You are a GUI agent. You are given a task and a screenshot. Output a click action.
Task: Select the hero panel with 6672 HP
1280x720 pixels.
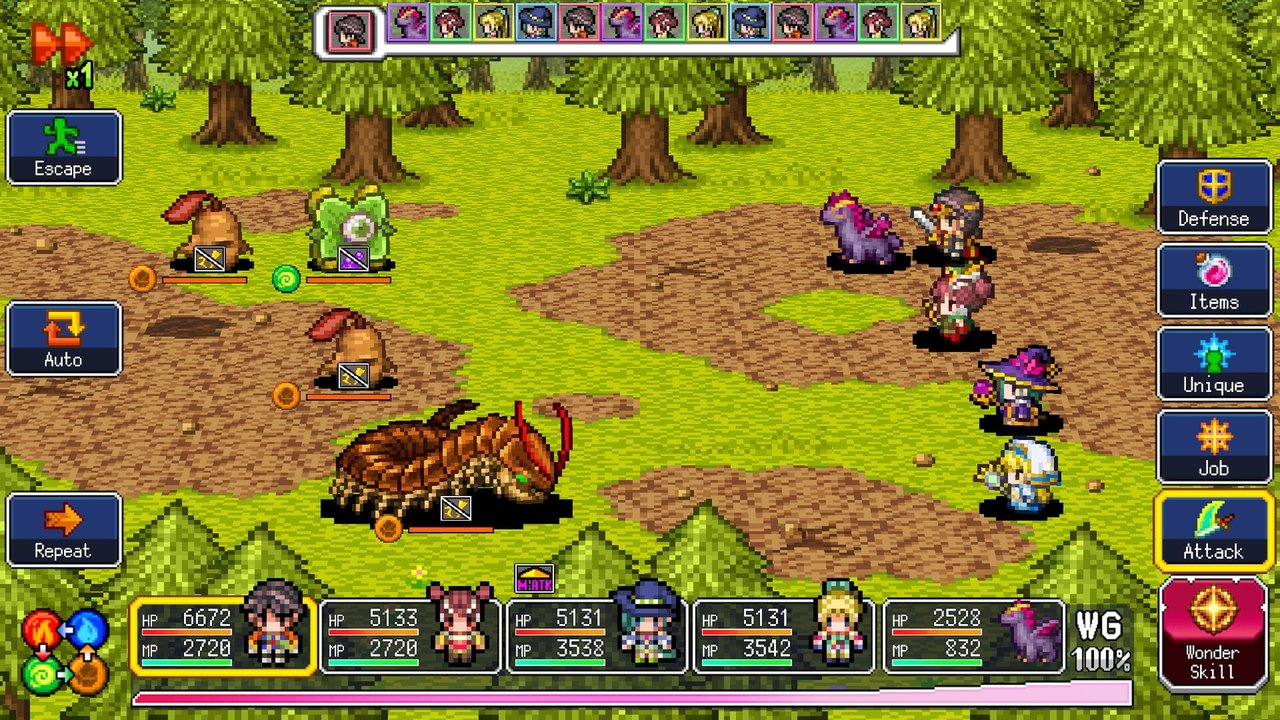[224, 635]
